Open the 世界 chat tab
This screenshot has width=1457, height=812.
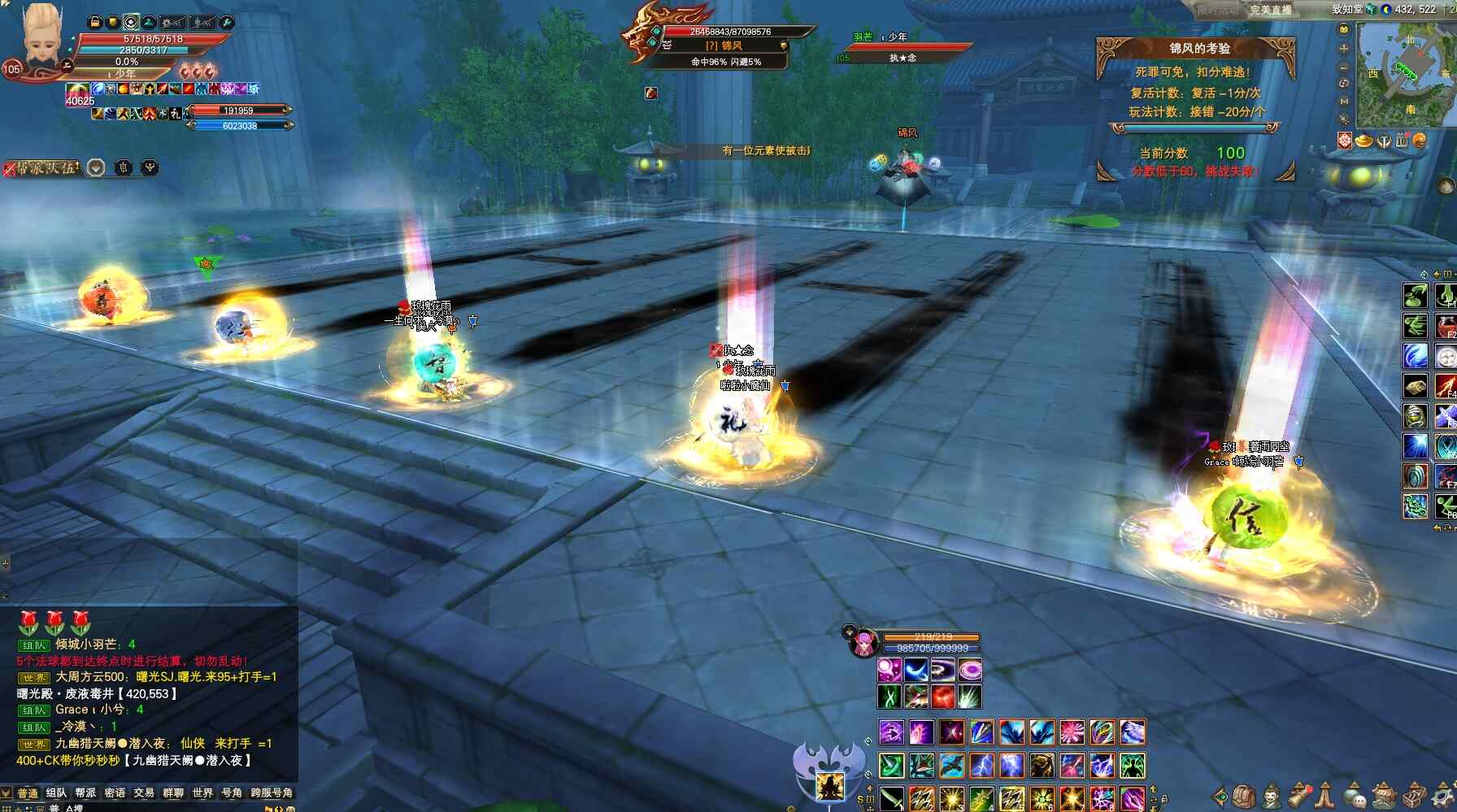tap(202, 792)
